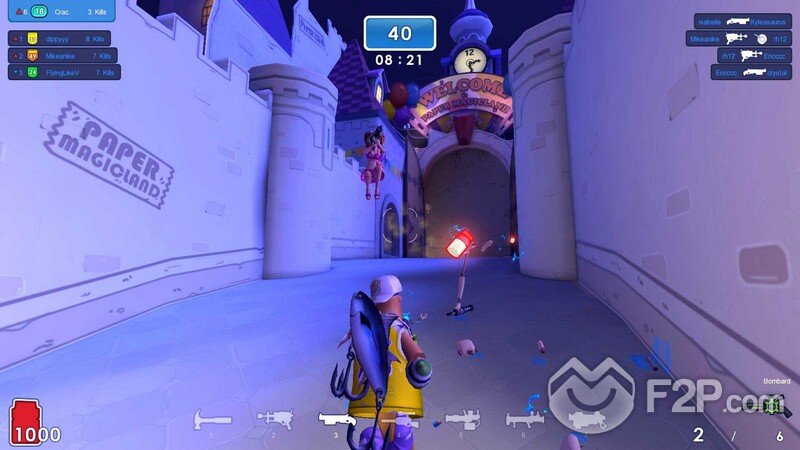Choose the highlighted shotgun in slot 3

coord(337,419)
